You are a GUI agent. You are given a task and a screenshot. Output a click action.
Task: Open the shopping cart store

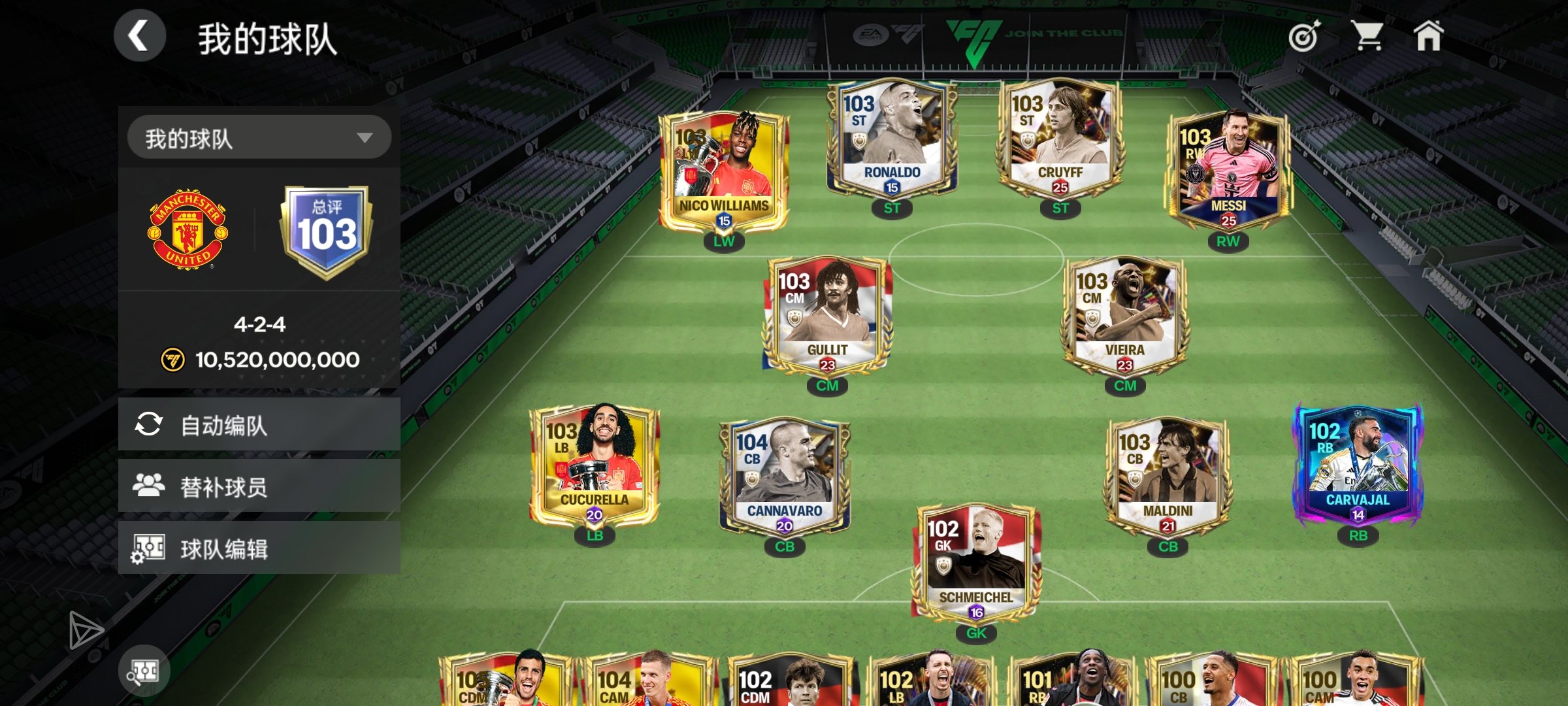tap(1367, 36)
